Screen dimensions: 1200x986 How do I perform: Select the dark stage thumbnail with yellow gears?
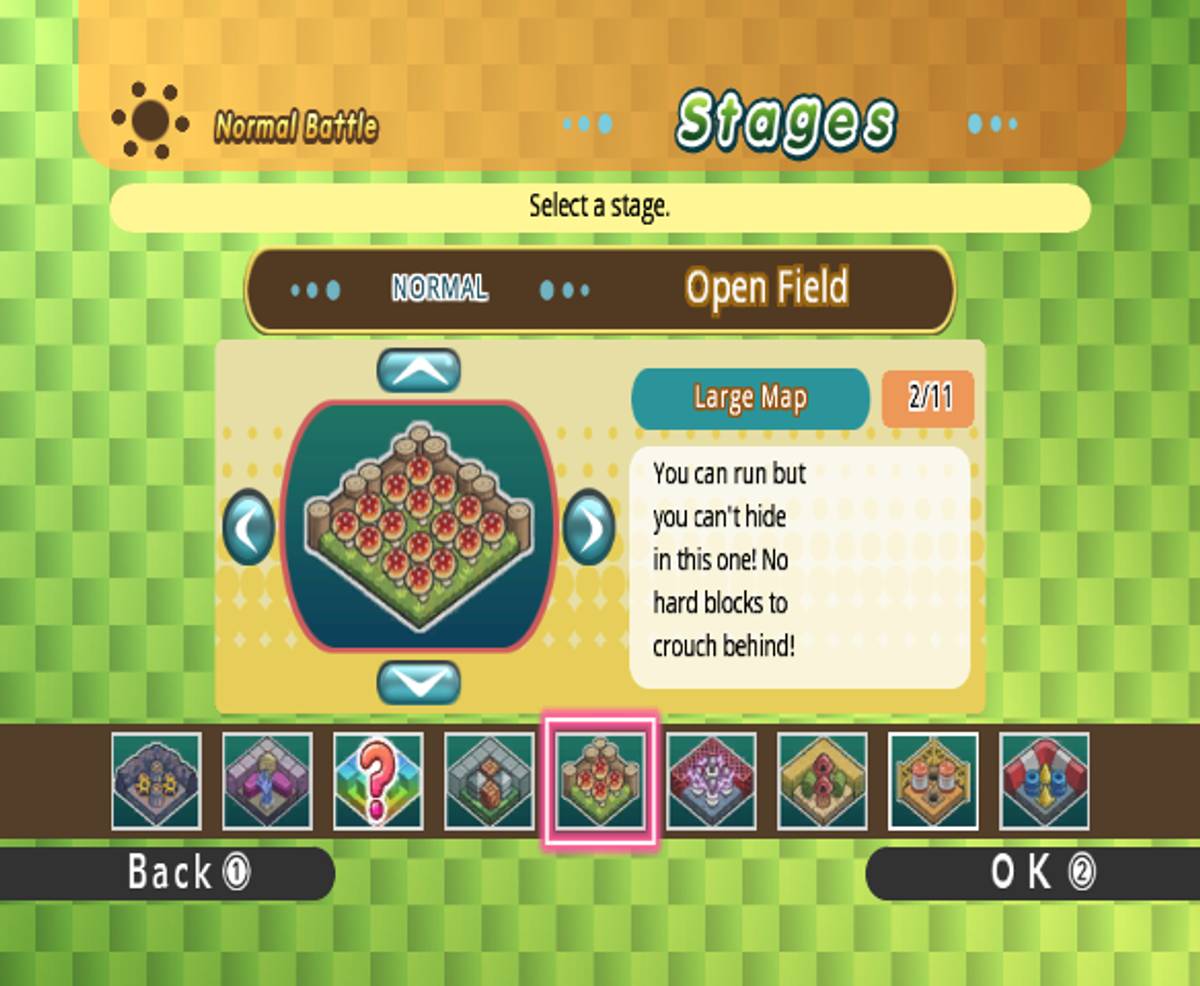pos(156,780)
